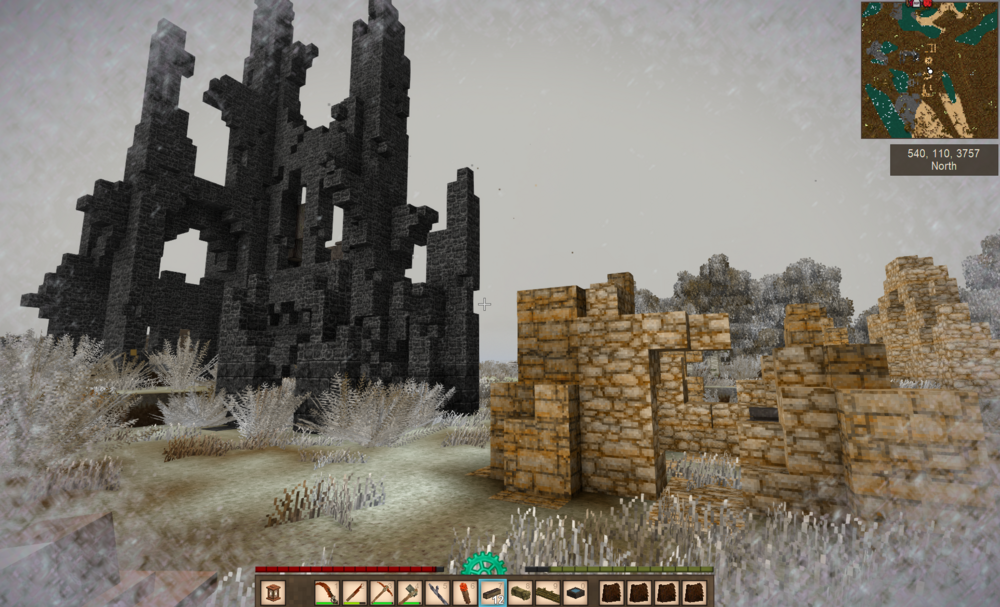The height and width of the screenshot is (607, 1000).
Task: Equip the pickaxe from the hotbar
Action: point(382,592)
